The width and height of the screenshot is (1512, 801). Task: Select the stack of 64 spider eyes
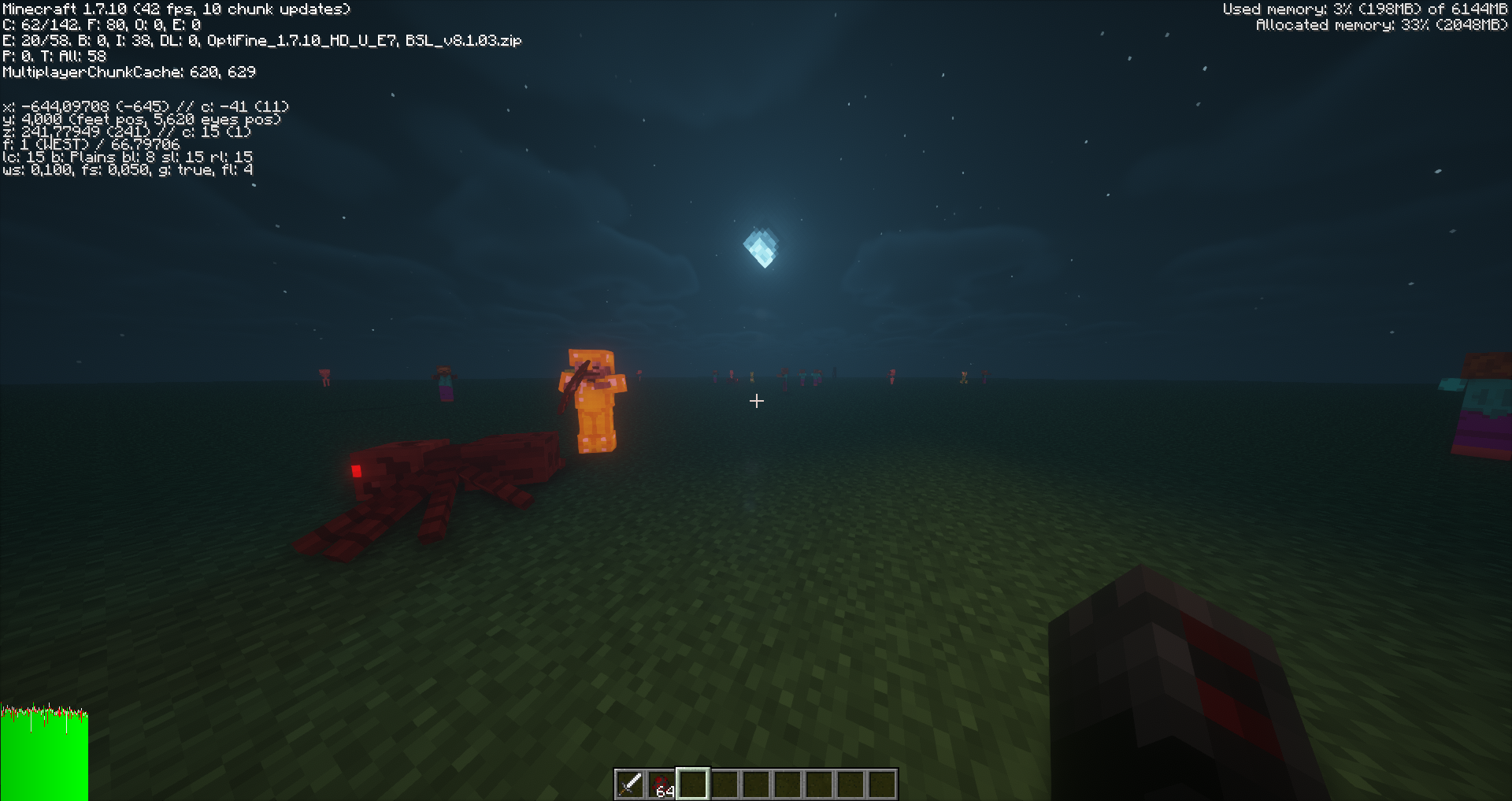click(x=661, y=782)
